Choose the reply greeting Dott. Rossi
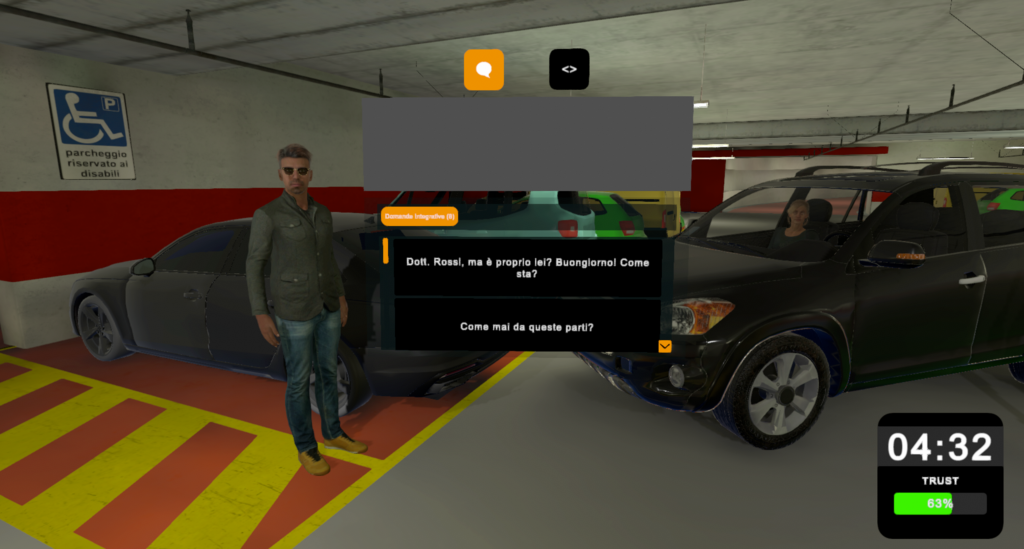1024x549 pixels. tap(527, 268)
